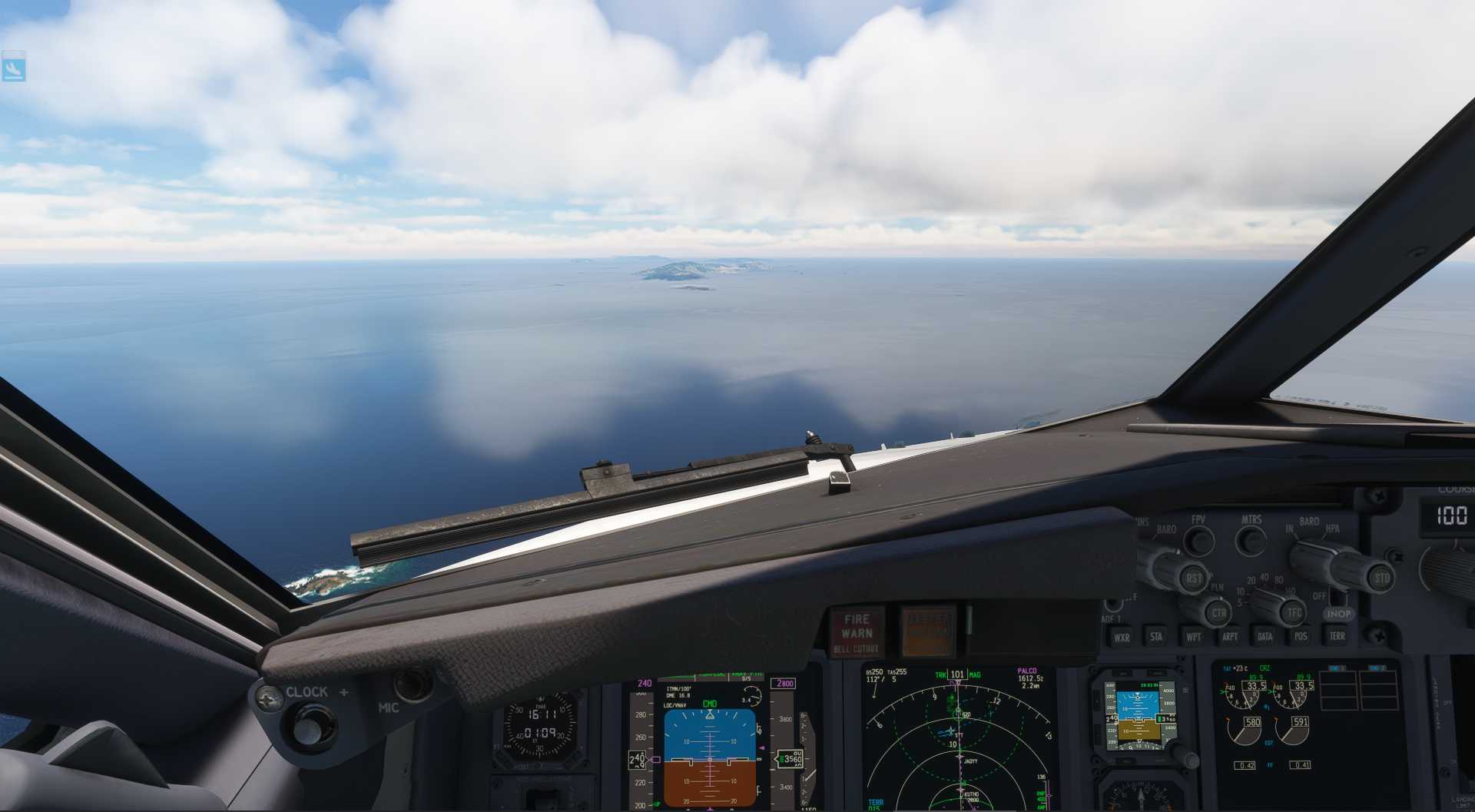Screen dimensions: 1475x812
Task: Toggle traffic with the TFC range knob
Action: coord(1294,612)
